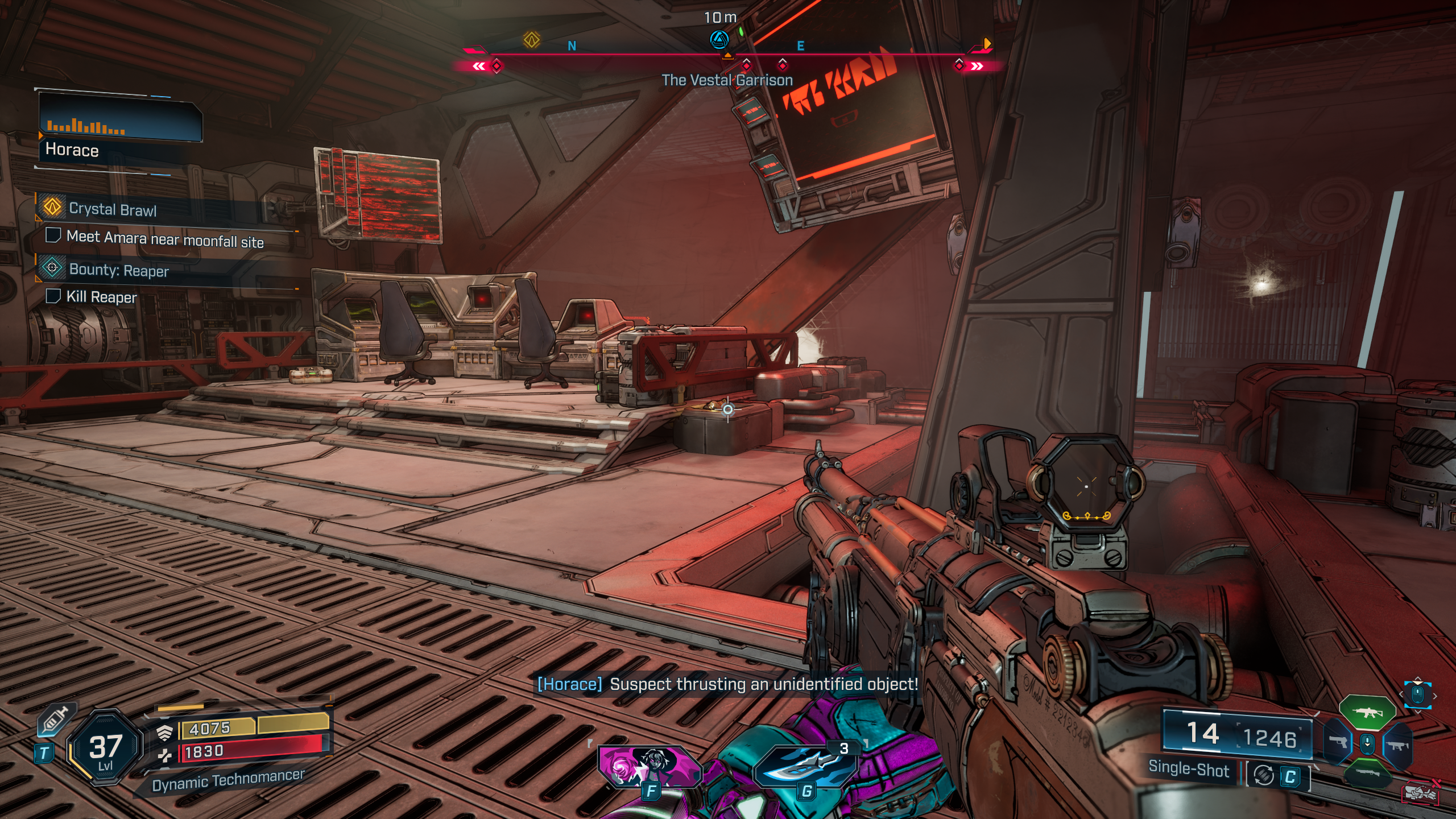This screenshot has height=819, width=1456.
Task: Select the shotgun slot icon on weapon wheel
Action: pos(1368,774)
